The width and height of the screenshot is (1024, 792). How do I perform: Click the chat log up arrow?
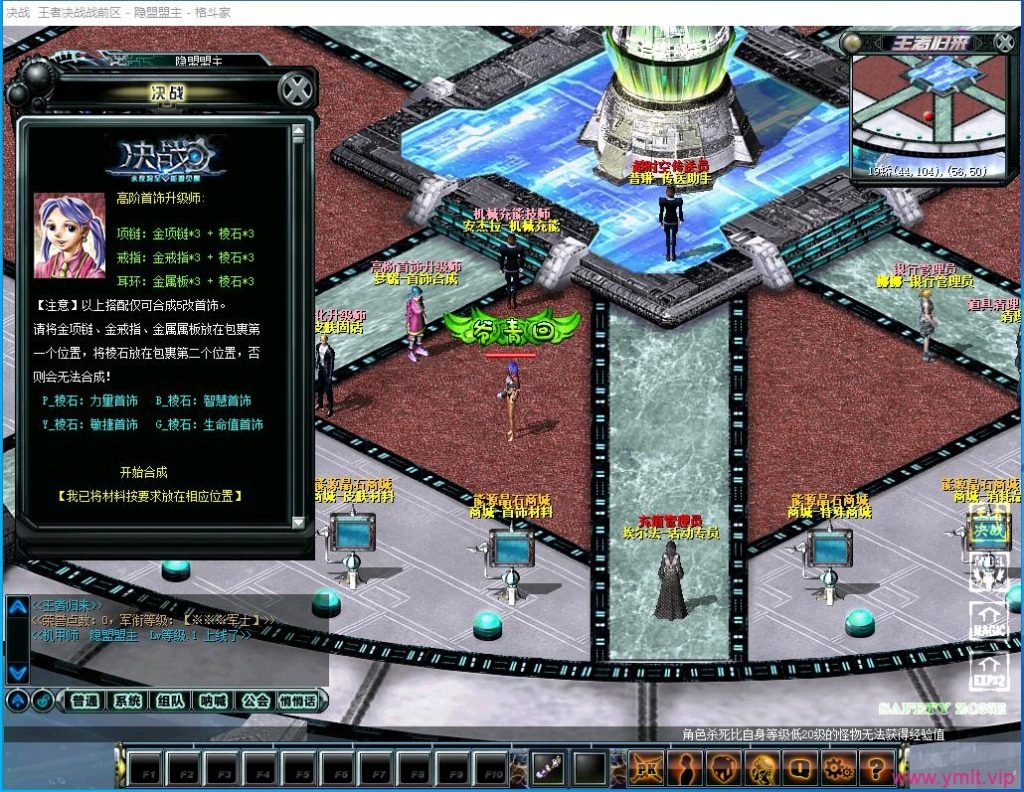click(17, 607)
